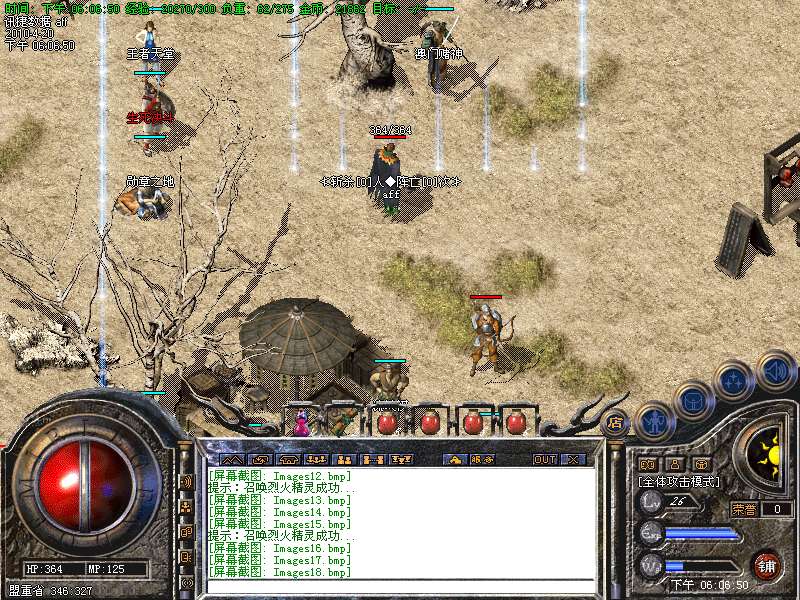This screenshot has height=600, width=800.
Task: Open the 服 button above the chat
Action: 480,460
